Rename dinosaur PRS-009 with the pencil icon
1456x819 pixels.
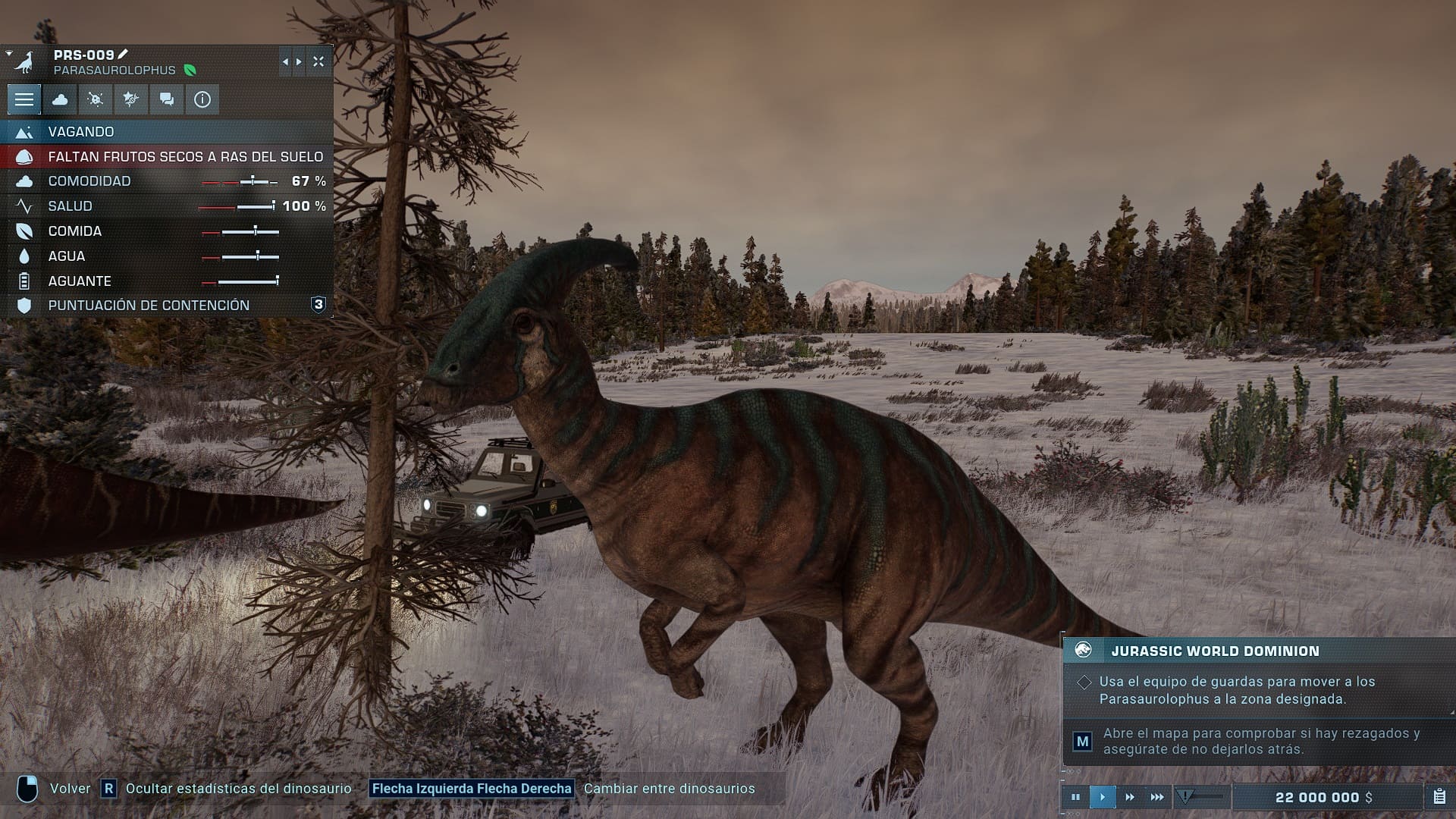[124, 54]
